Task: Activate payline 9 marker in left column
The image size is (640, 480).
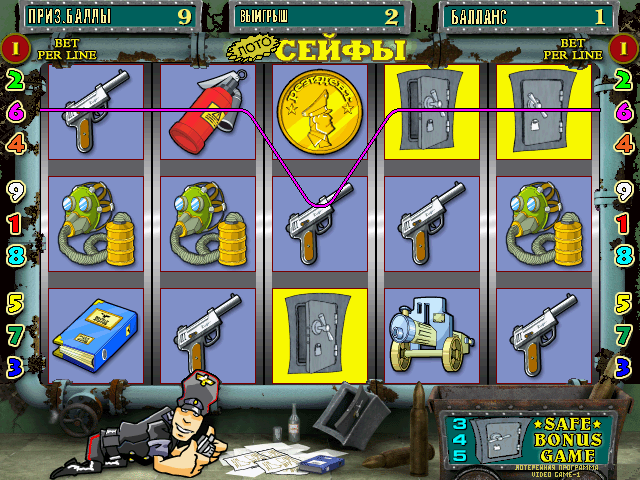Action: [x=15, y=188]
